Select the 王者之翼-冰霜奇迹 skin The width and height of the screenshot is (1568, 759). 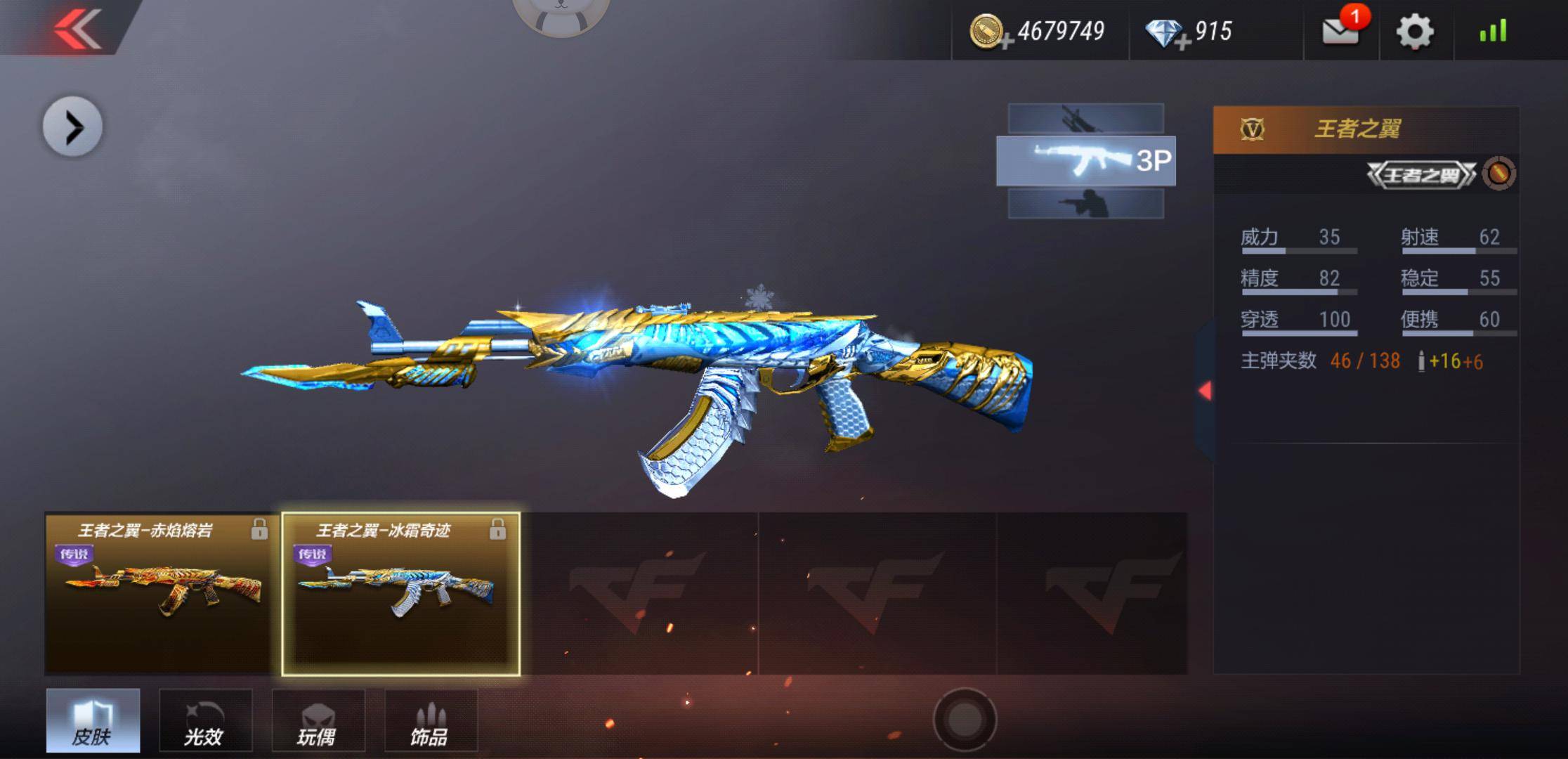coord(400,594)
